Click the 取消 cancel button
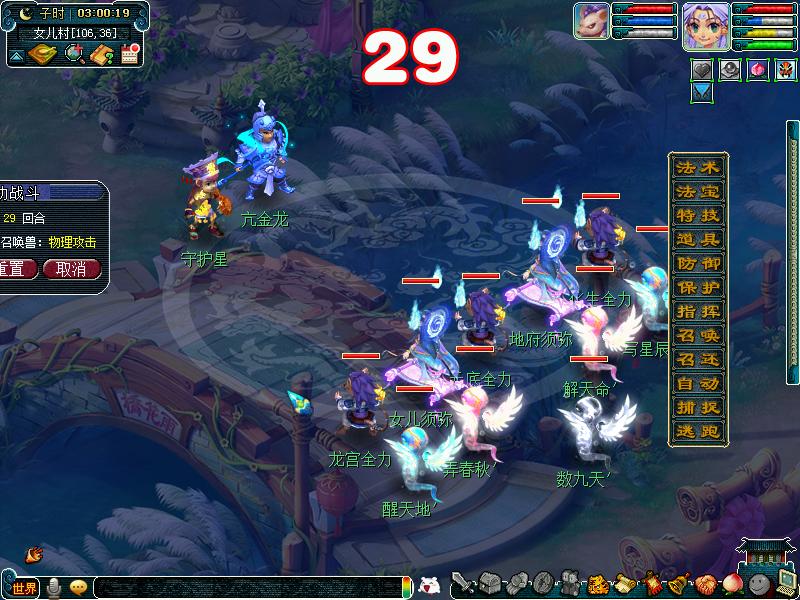Image resolution: width=800 pixels, height=600 pixels. point(72,269)
